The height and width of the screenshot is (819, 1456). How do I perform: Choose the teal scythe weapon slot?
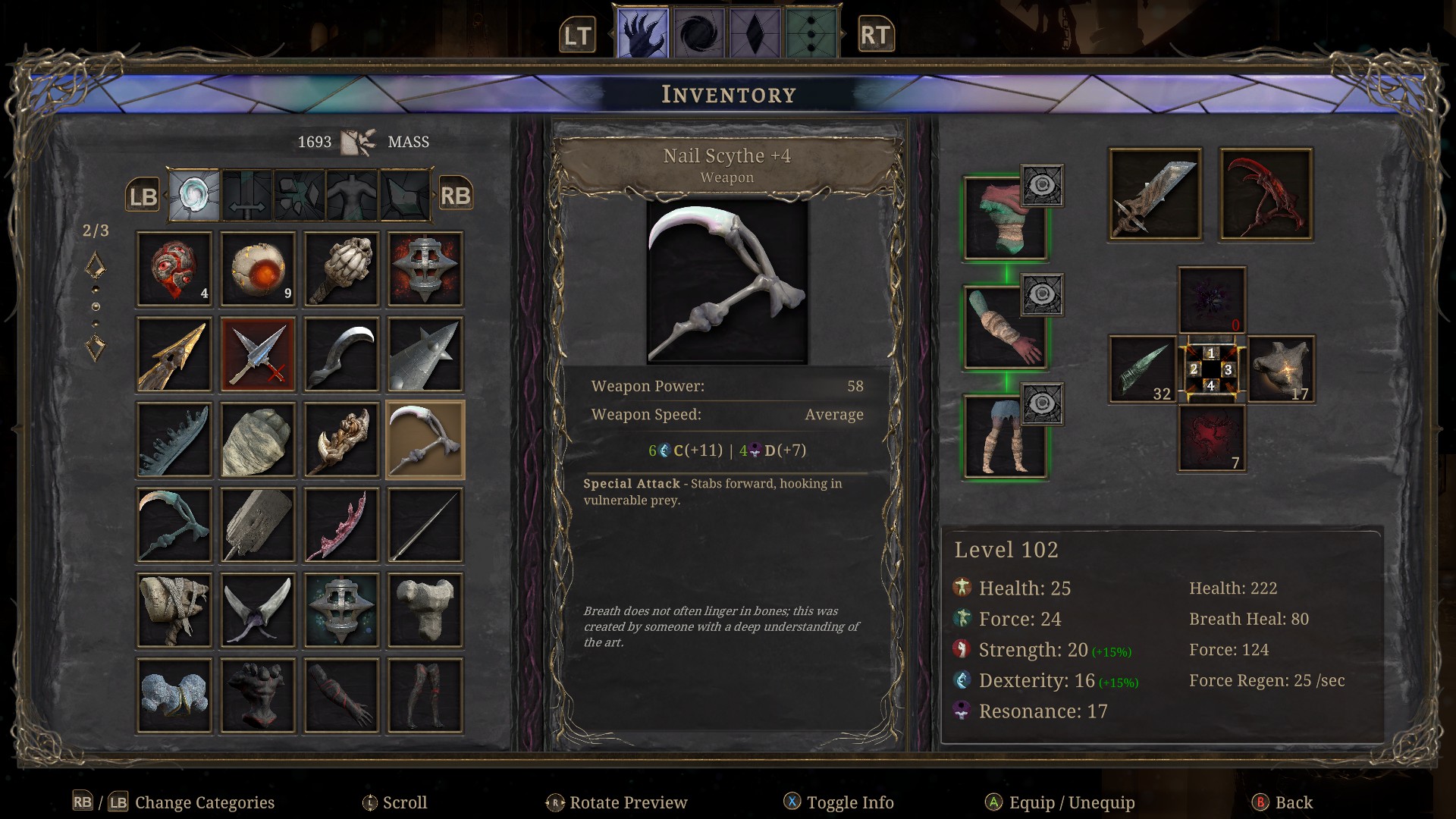pyautogui.click(x=174, y=525)
